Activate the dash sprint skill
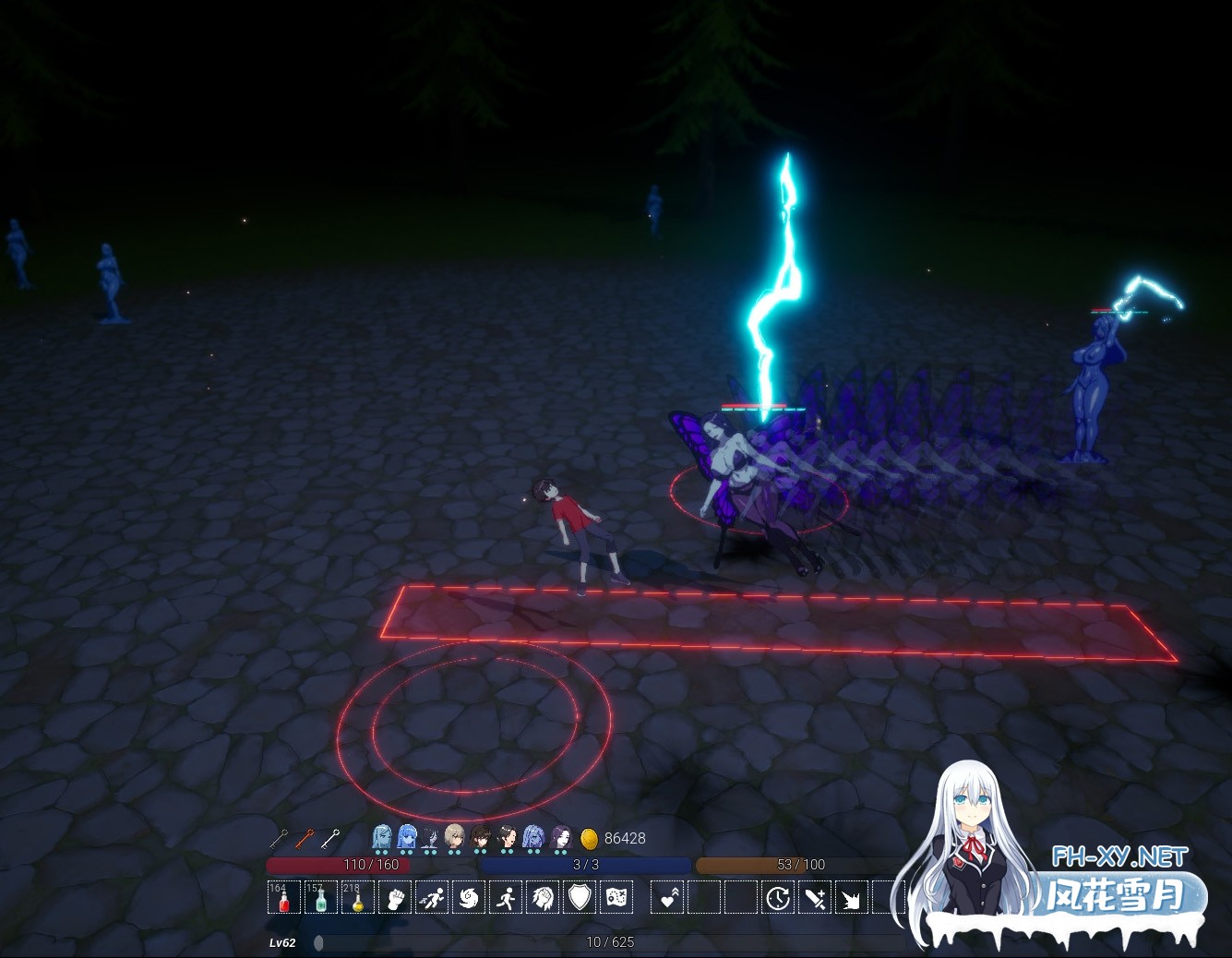 tap(432, 897)
